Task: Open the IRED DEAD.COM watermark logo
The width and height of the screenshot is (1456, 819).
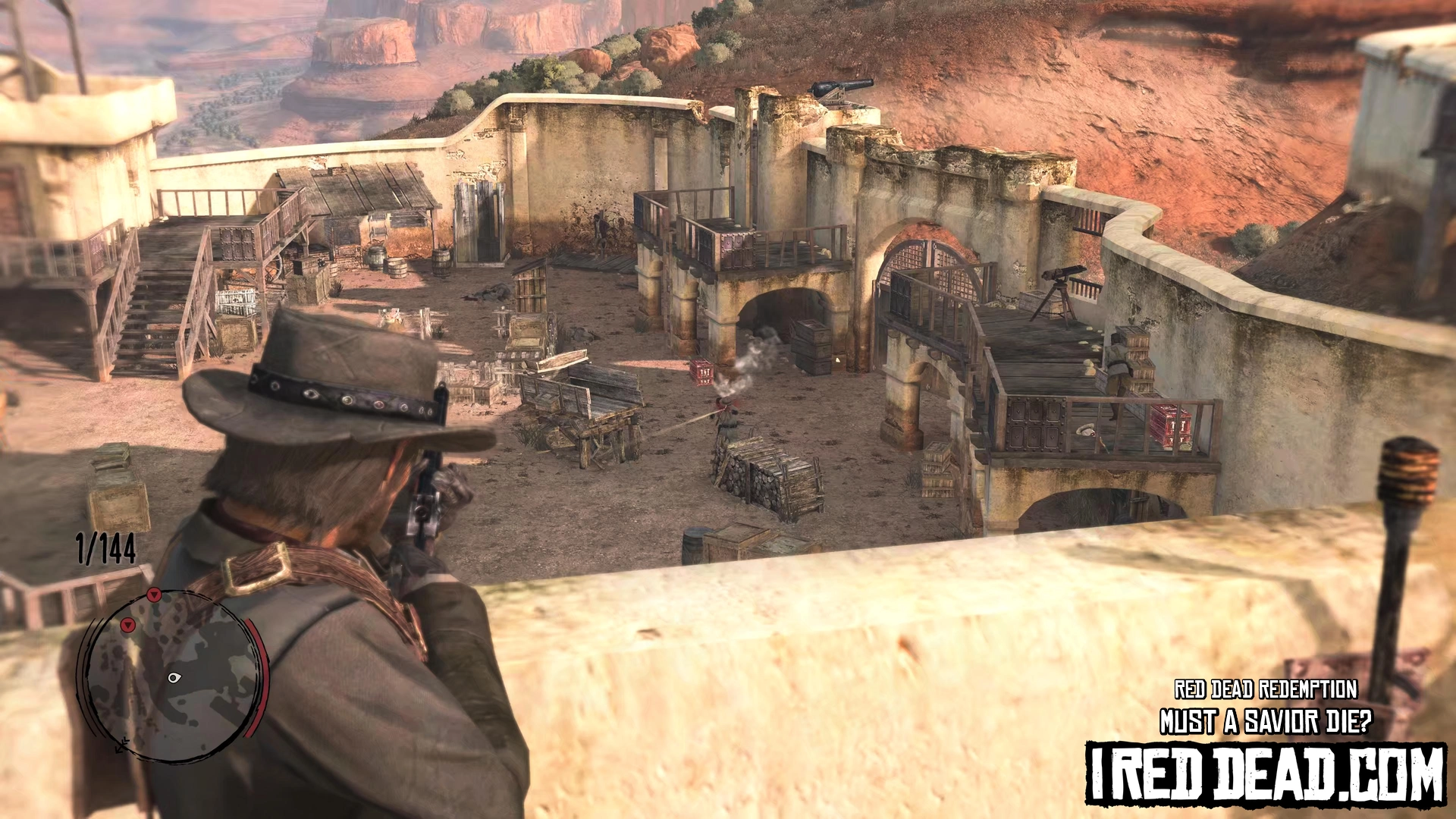Action: (x=1265, y=773)
